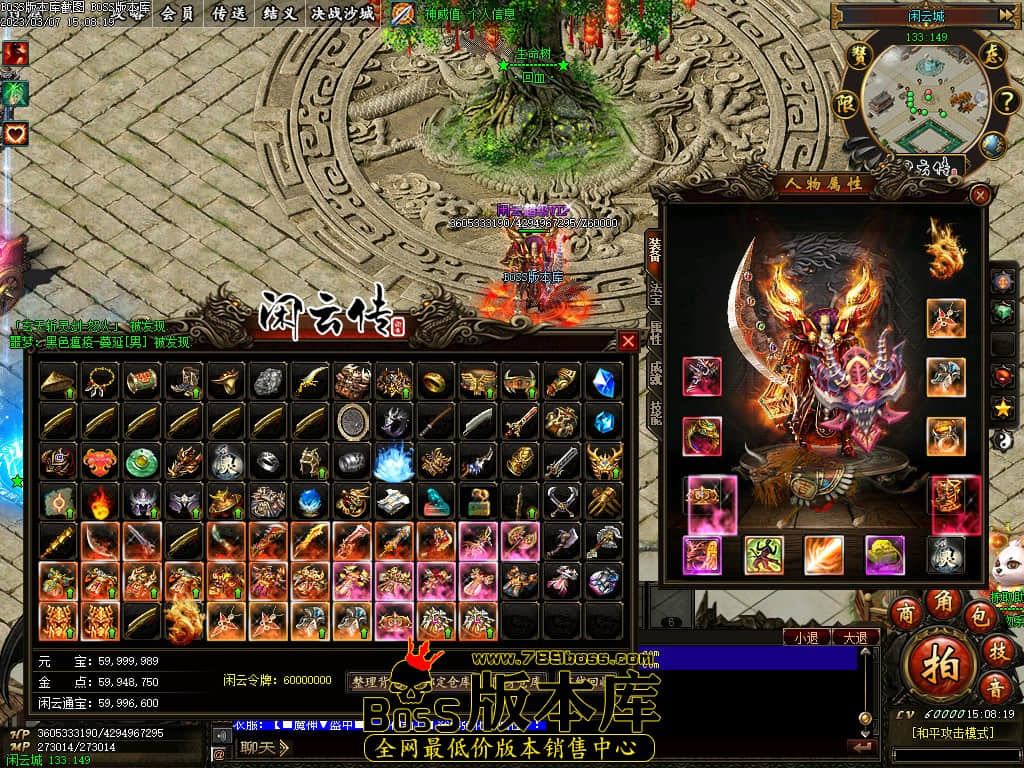1024x768 pixels.
Task: Open the 会员 (member) menu
Action: (x=177, y=14)
